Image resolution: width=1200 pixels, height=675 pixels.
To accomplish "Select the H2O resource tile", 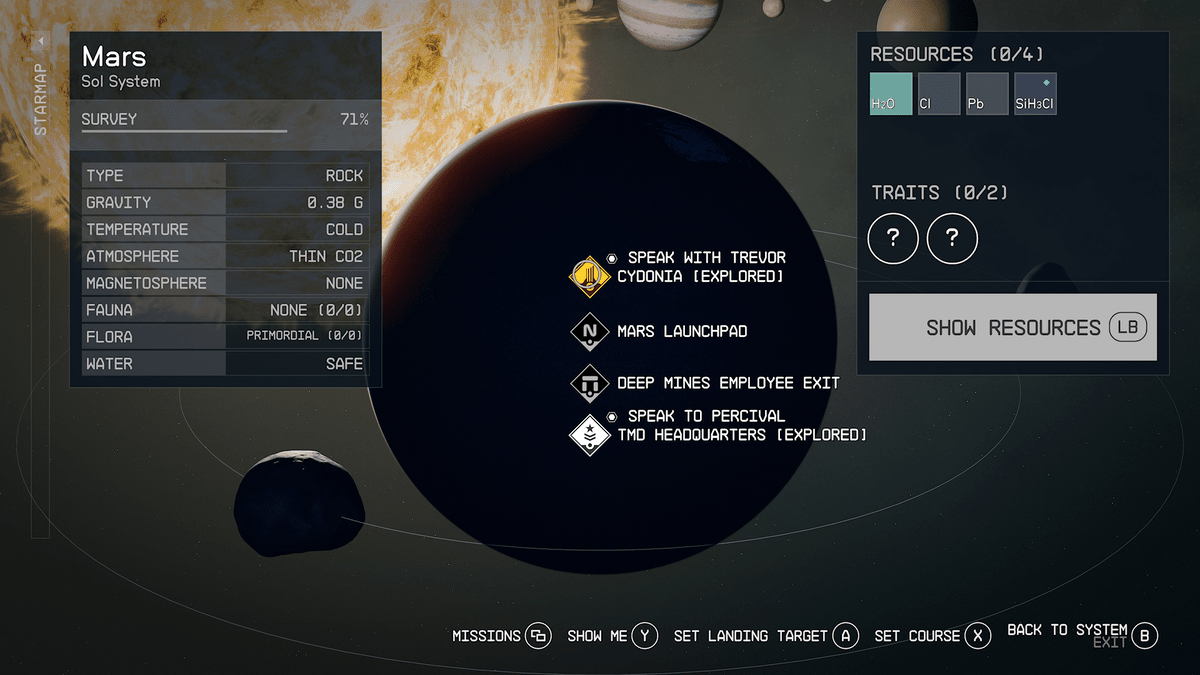I will pos(891,94).
